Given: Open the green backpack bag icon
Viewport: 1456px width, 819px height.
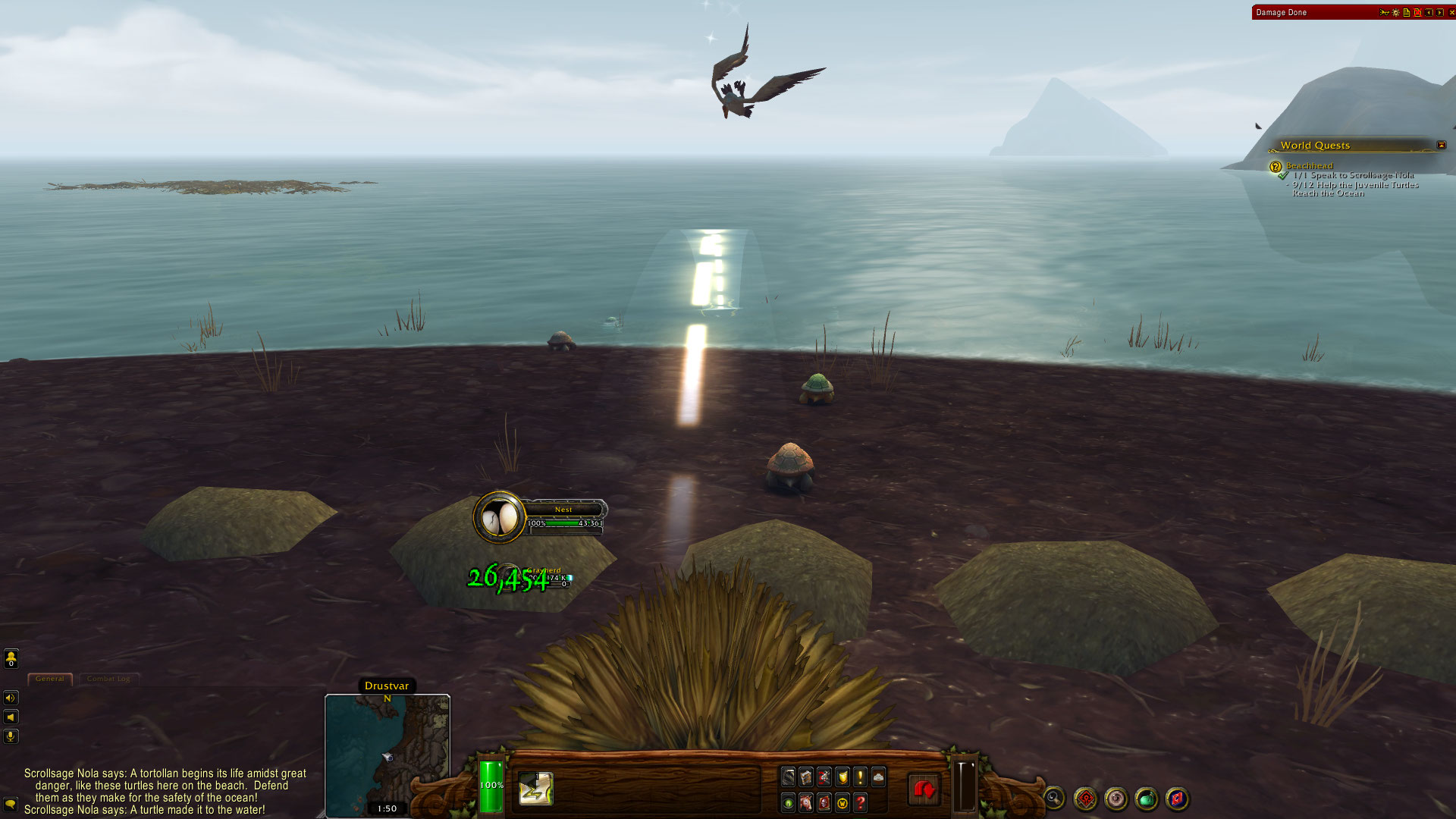Looking at the screenshot, I should coord(1146,799).
